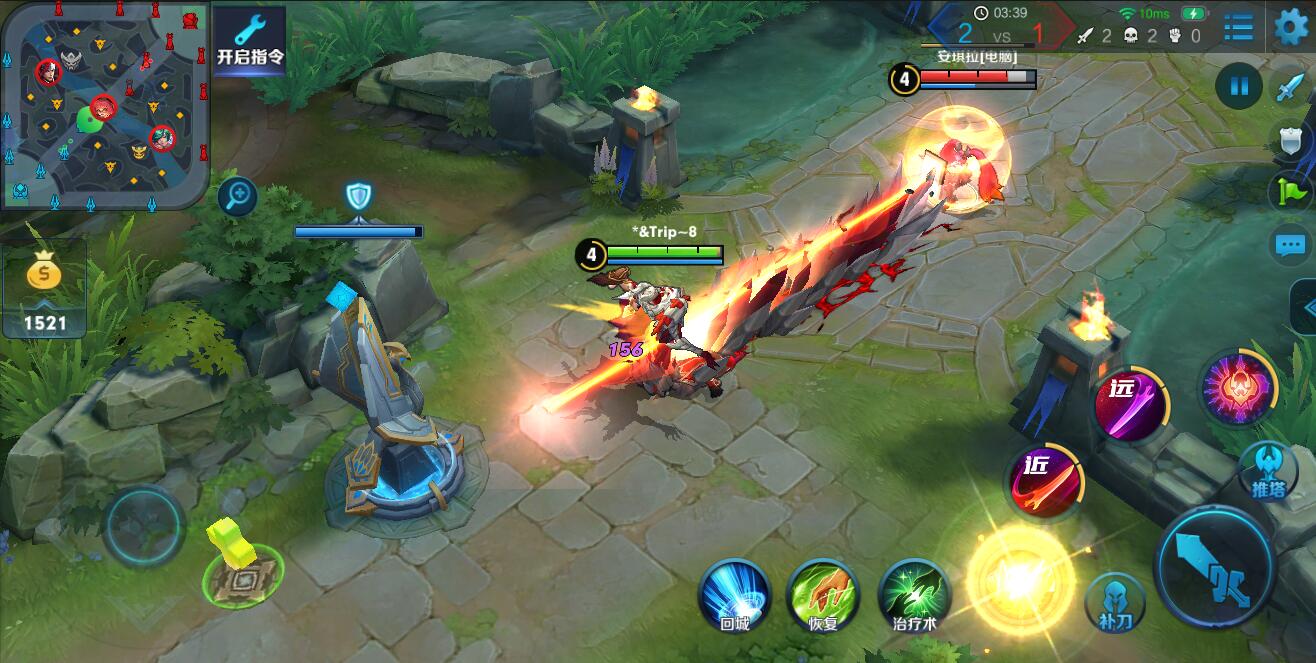Image resolution: width=1316 pixels, height=663 pixels.
Task: Click the minimap
Action: 104,104
